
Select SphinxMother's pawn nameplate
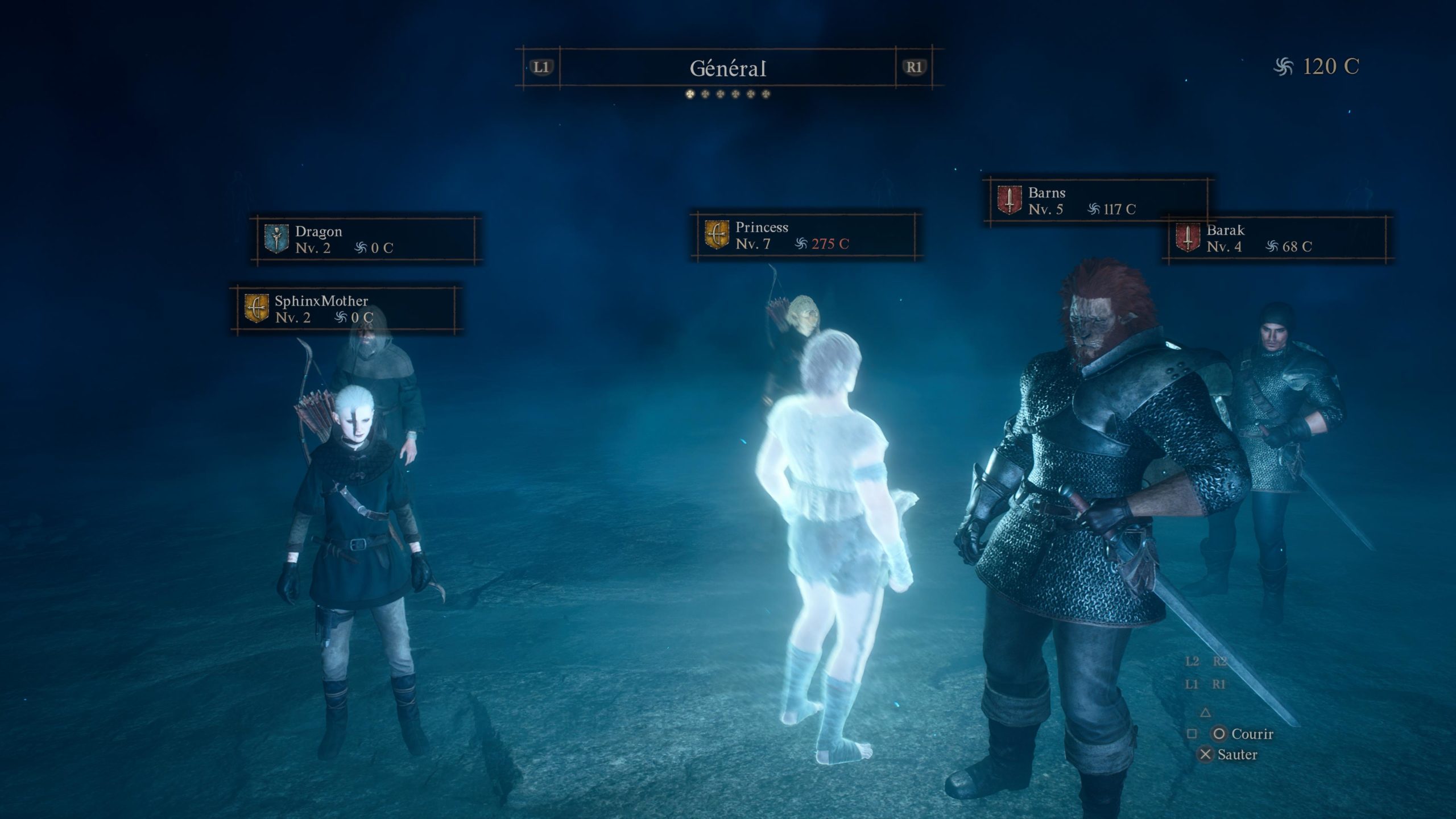click(345, 309)
